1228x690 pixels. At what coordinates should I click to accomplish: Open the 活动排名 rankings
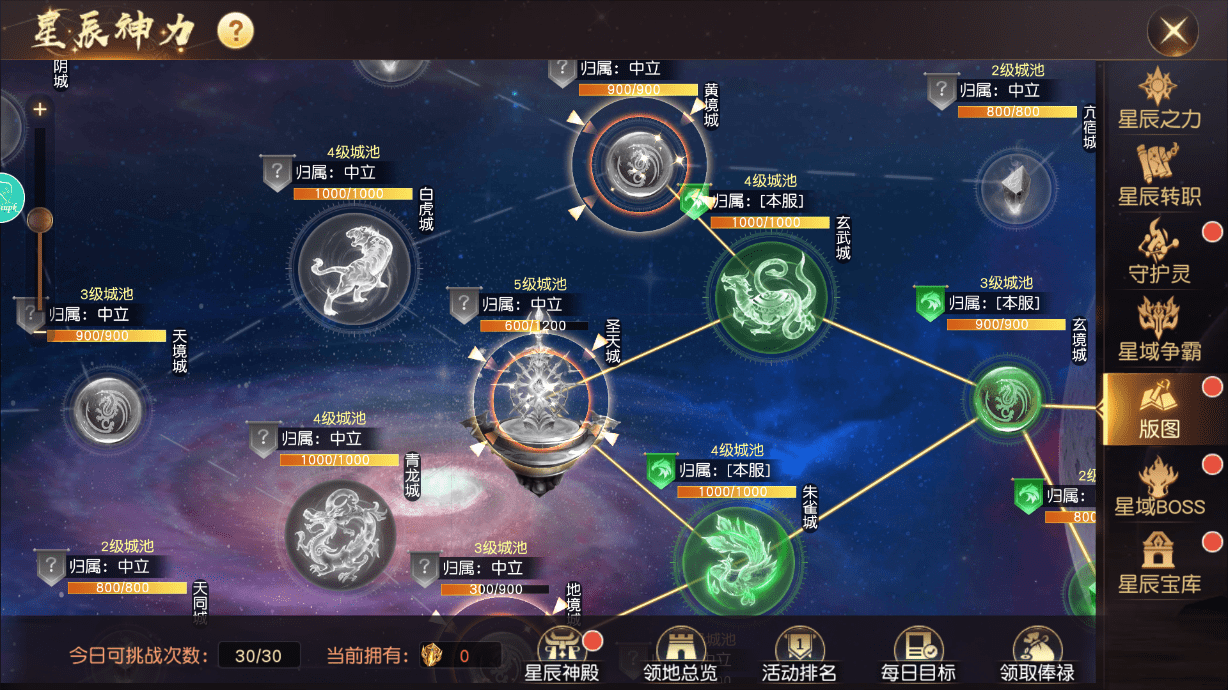(x=799, y=655)
